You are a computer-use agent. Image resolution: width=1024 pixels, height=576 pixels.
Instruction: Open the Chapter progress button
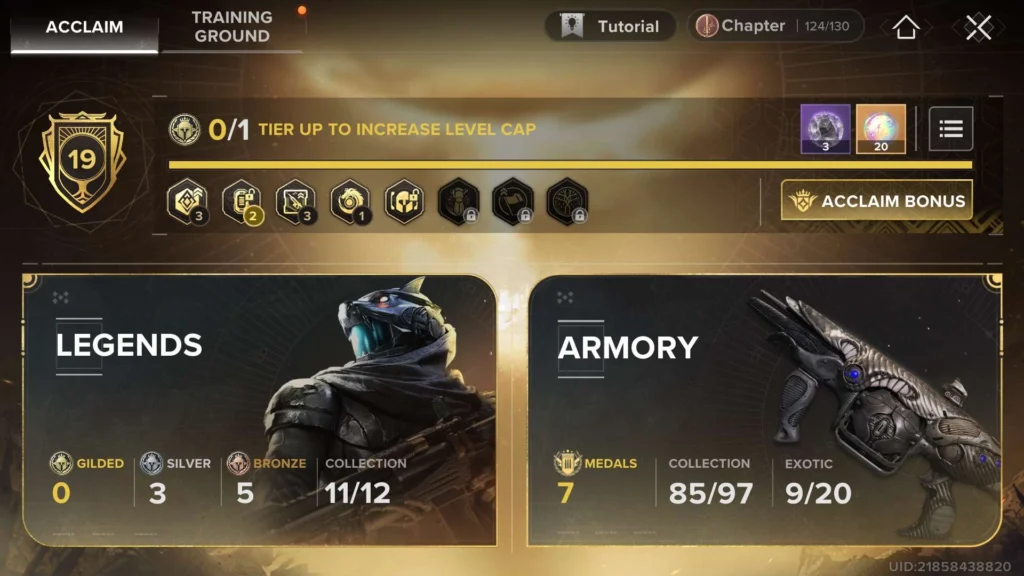(775, 27)
